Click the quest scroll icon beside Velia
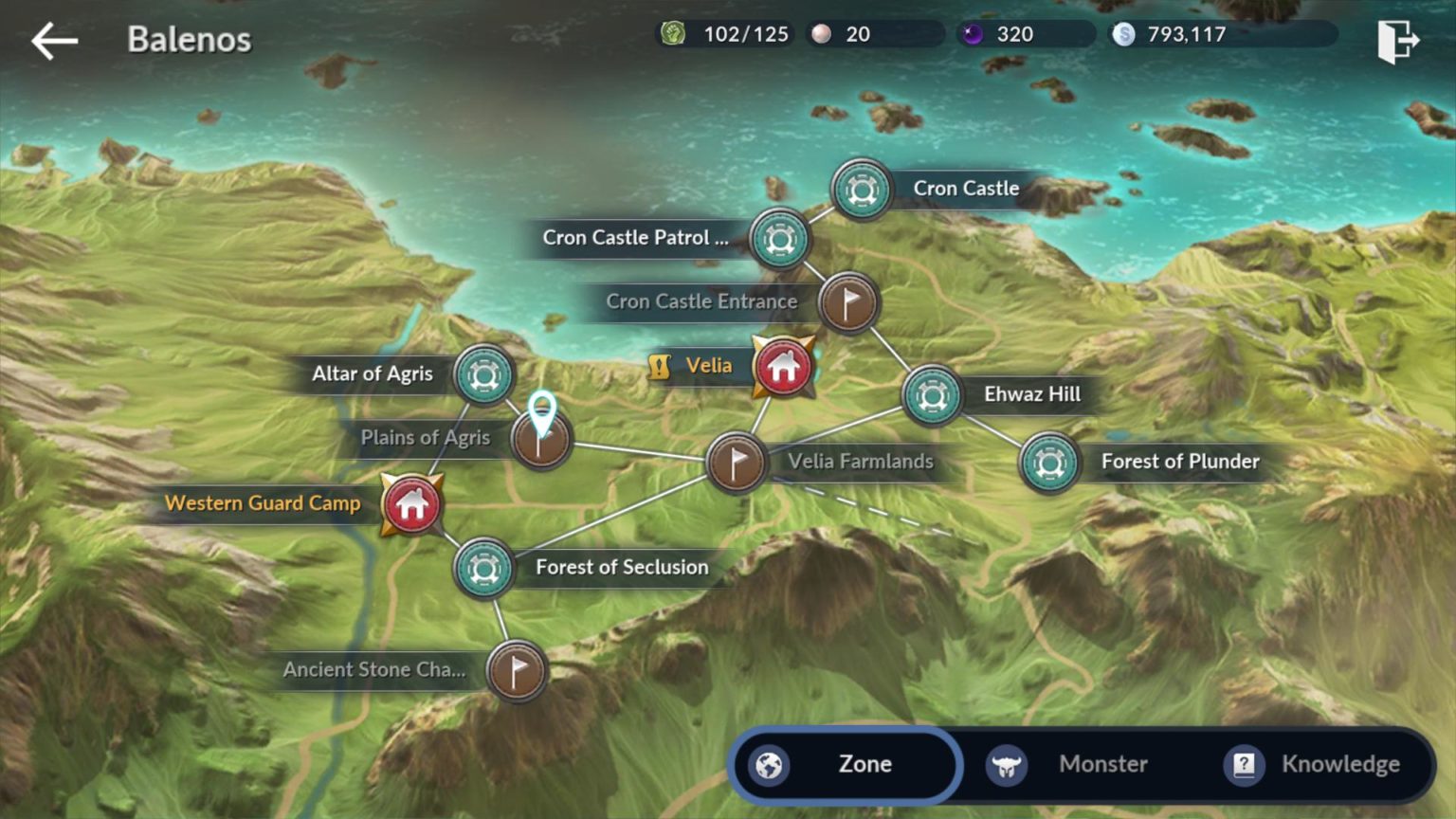This screenshot has width=1456, height=819. pyautogui.click(x=659, y=365)
